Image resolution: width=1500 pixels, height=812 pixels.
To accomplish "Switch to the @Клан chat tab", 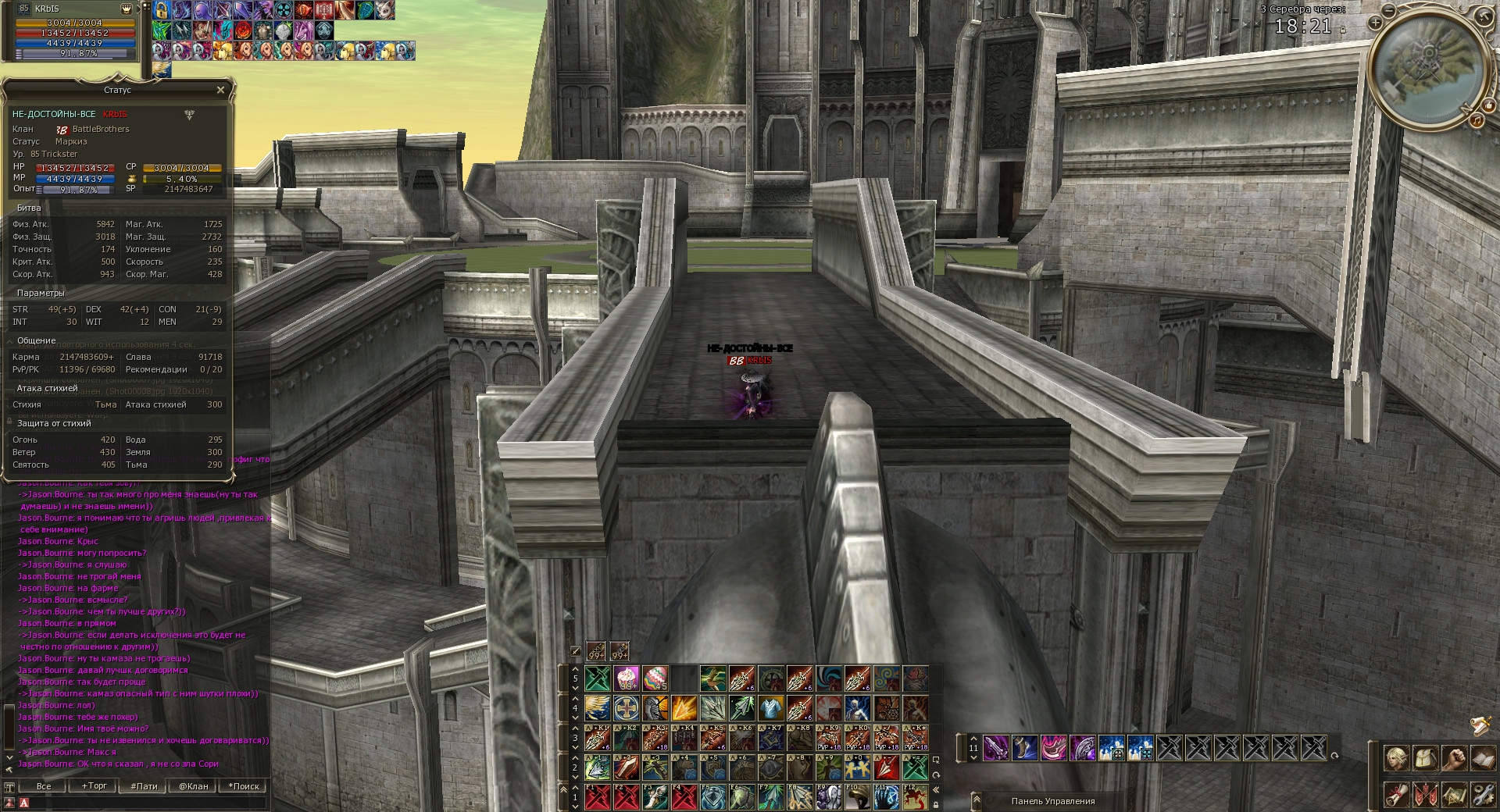I will click(x=194, y=786).
